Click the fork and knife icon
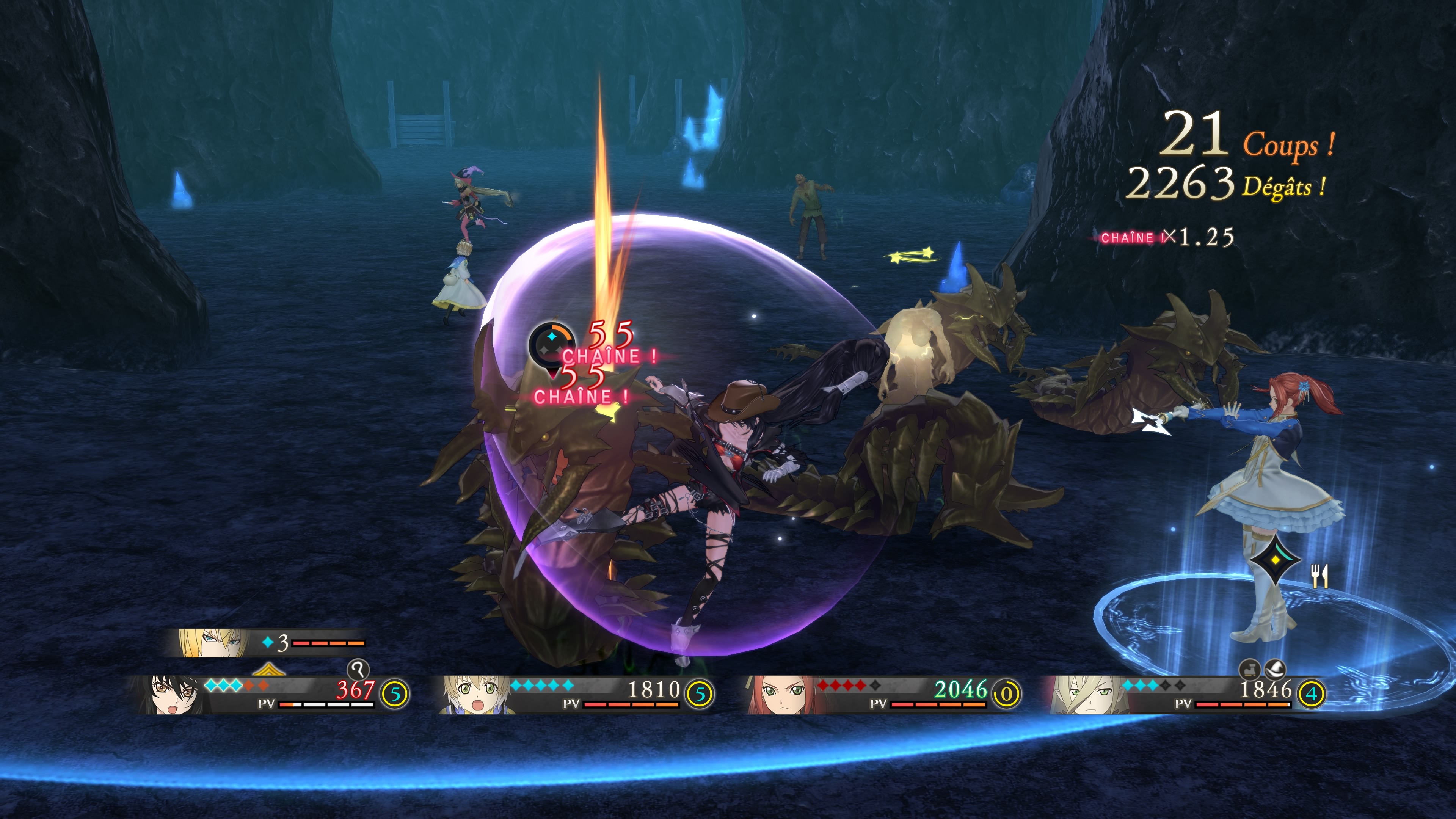 [1319, 576]
